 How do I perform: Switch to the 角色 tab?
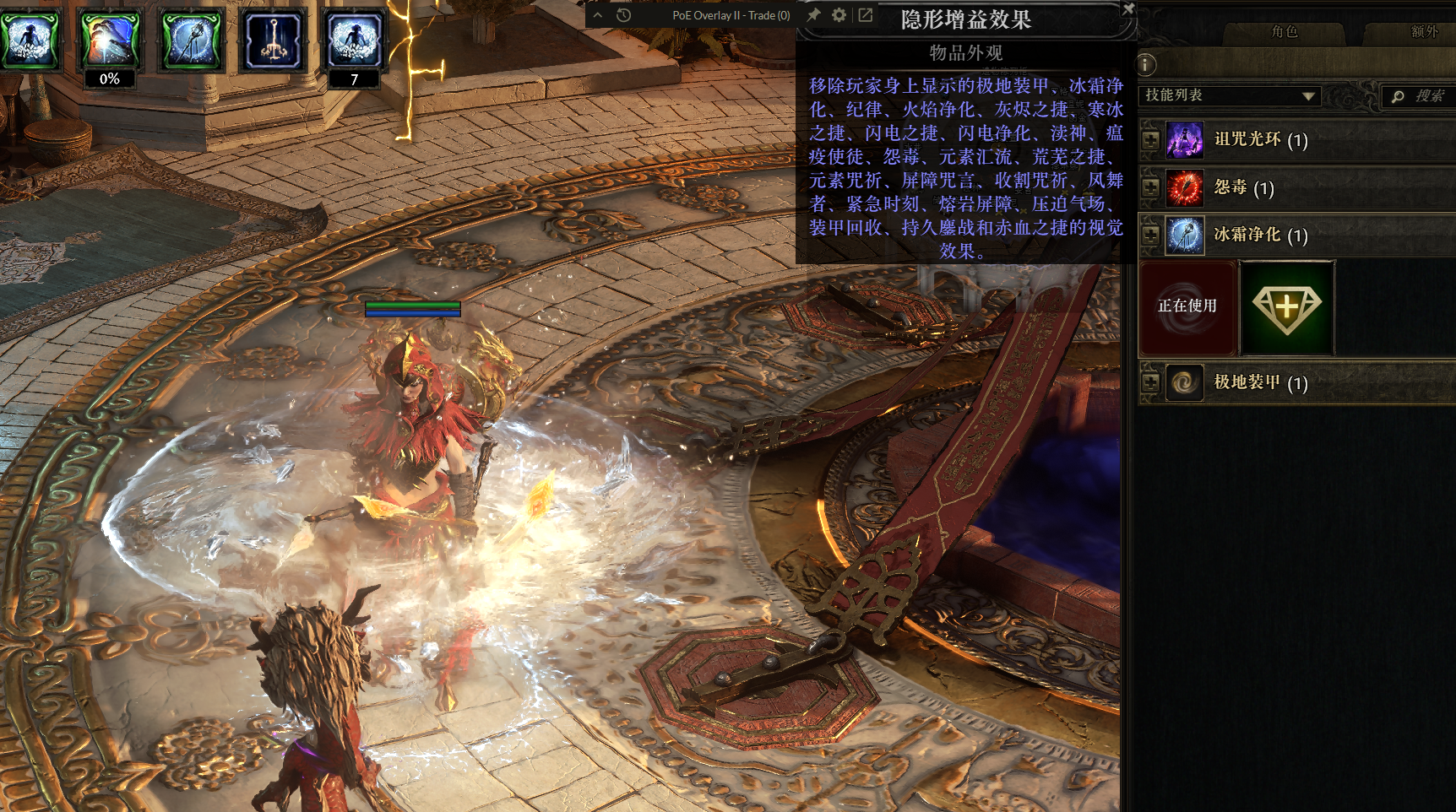click(x=1284, y=32)
